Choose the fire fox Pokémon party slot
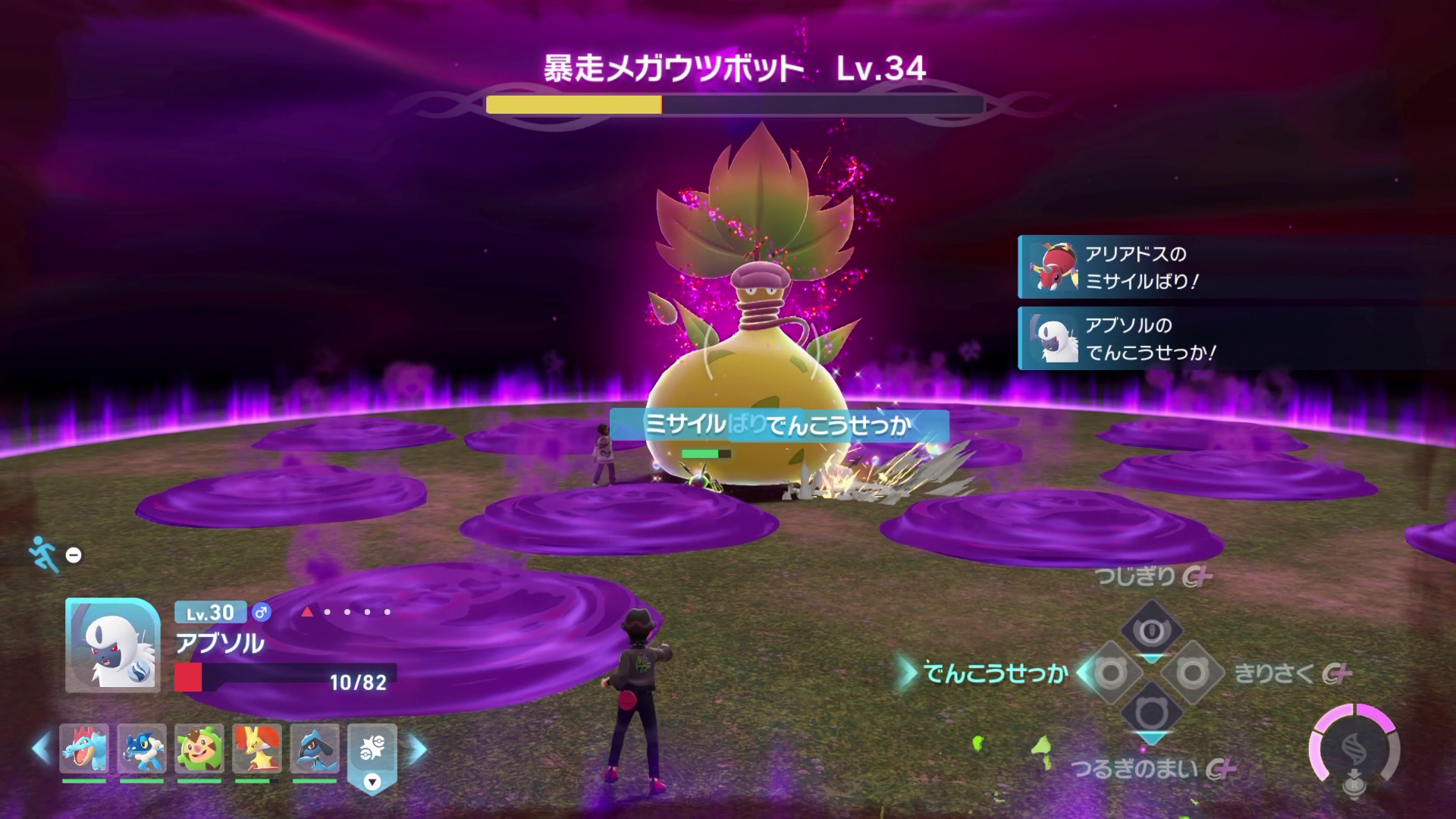 coord(257,748)
